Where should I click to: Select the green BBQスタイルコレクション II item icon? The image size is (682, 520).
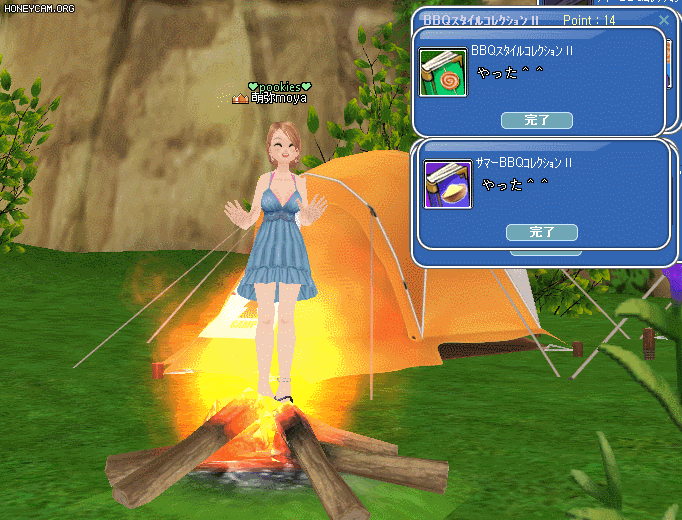(443, 73)
